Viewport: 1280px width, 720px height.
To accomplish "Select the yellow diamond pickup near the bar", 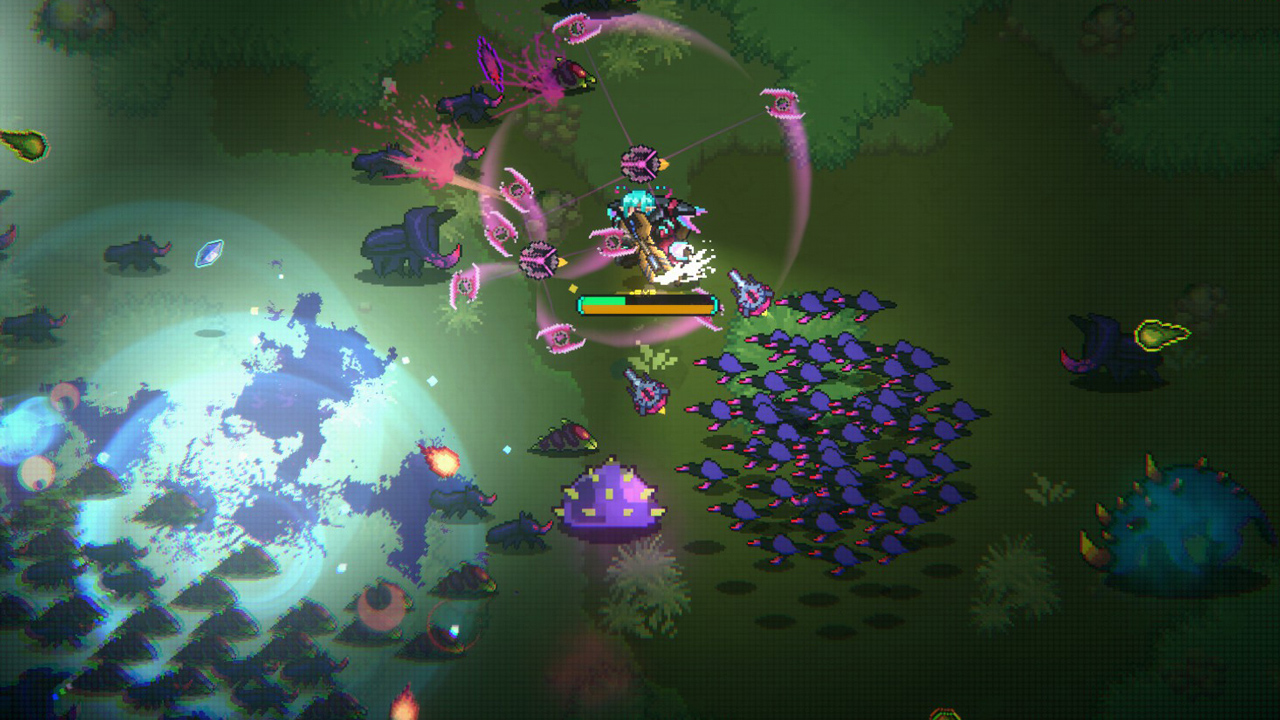I will (573, 286).
